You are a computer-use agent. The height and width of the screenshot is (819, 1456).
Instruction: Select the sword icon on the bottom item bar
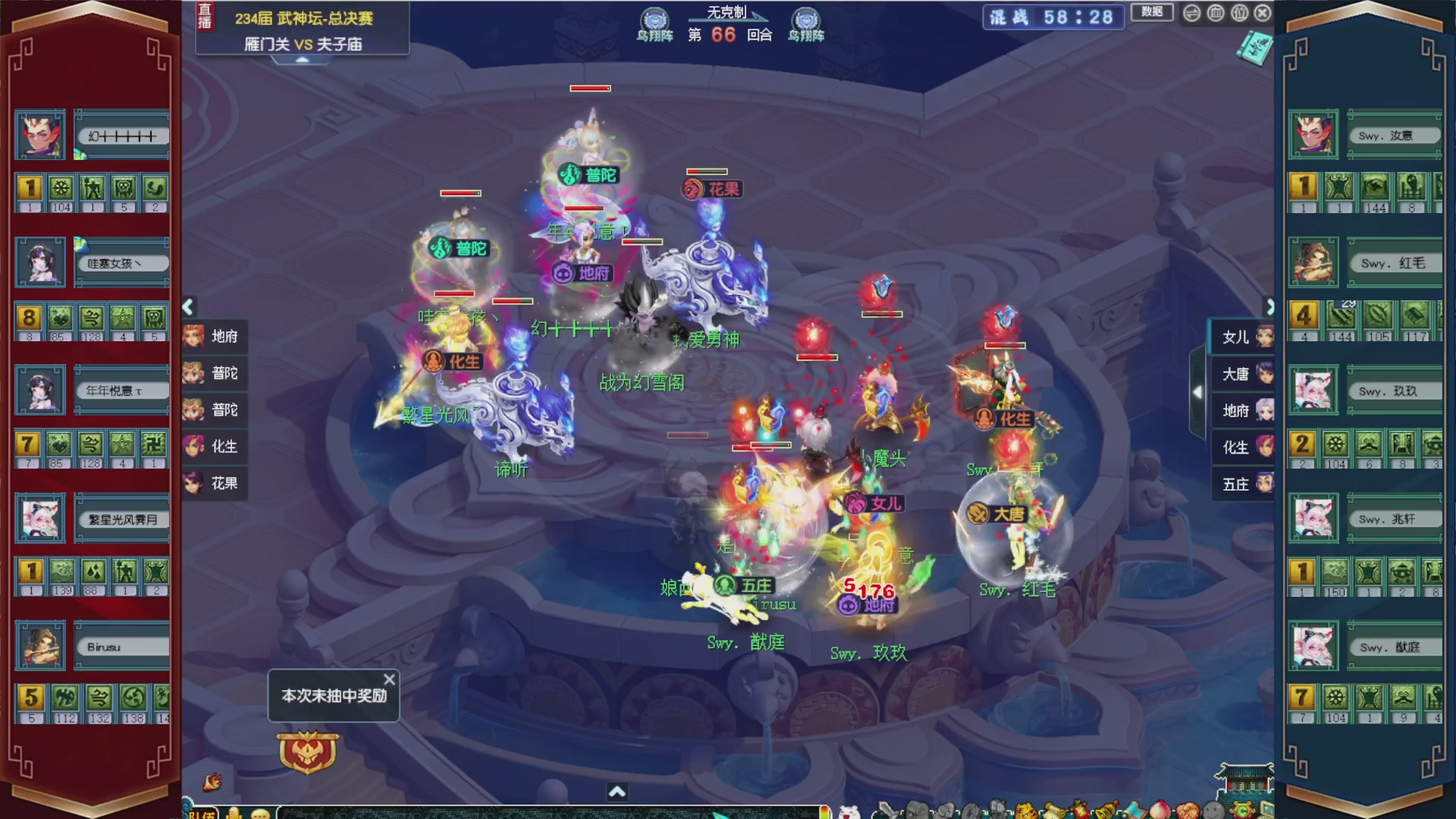coord(887,810)
